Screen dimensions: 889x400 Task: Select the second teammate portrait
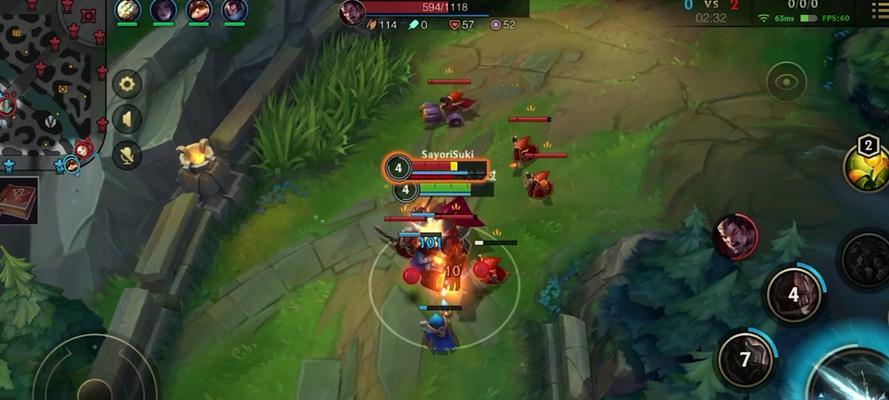tap(163, 11)
